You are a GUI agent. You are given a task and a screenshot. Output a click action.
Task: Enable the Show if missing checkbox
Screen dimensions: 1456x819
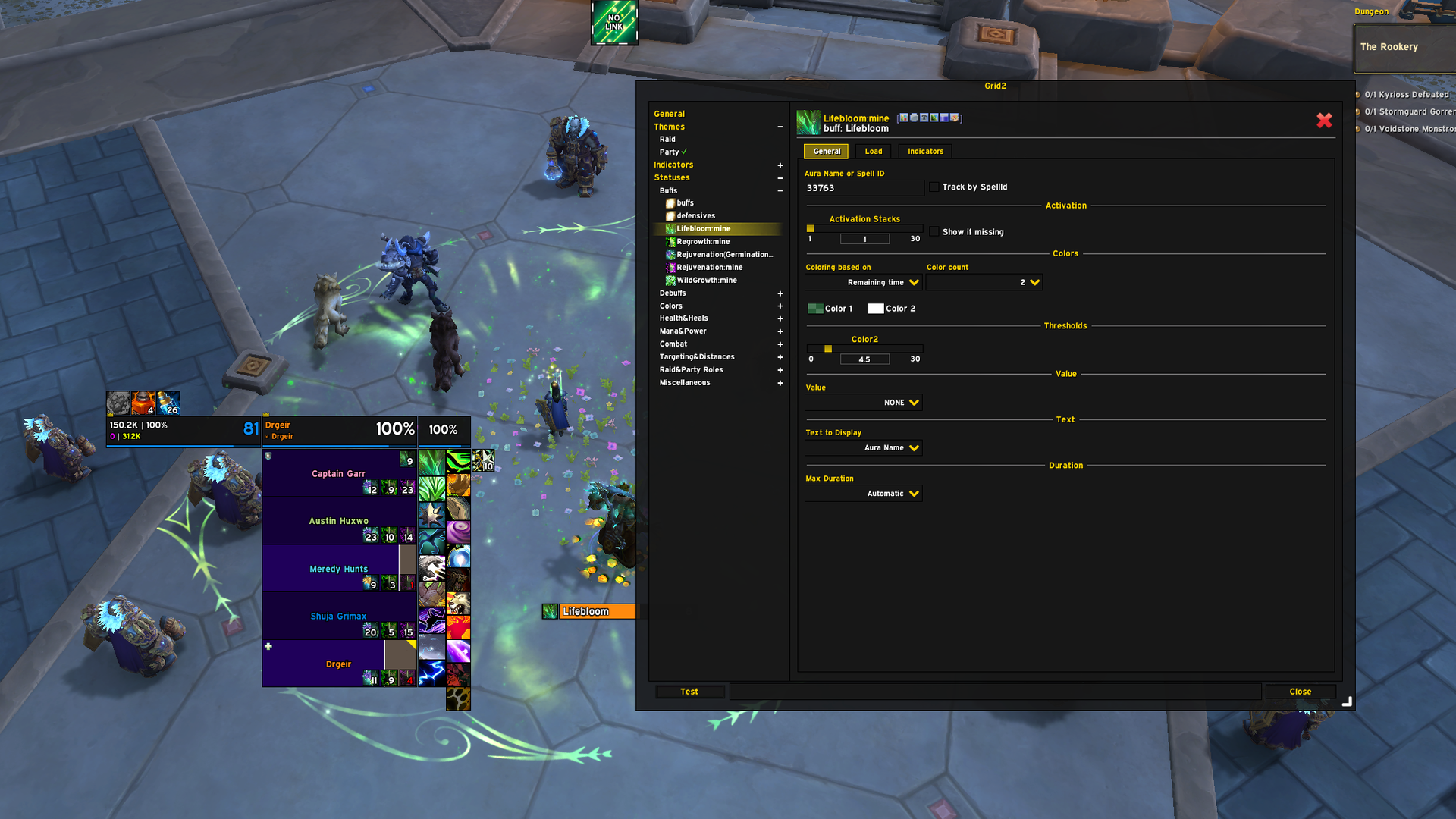click(x=934, y=232)
